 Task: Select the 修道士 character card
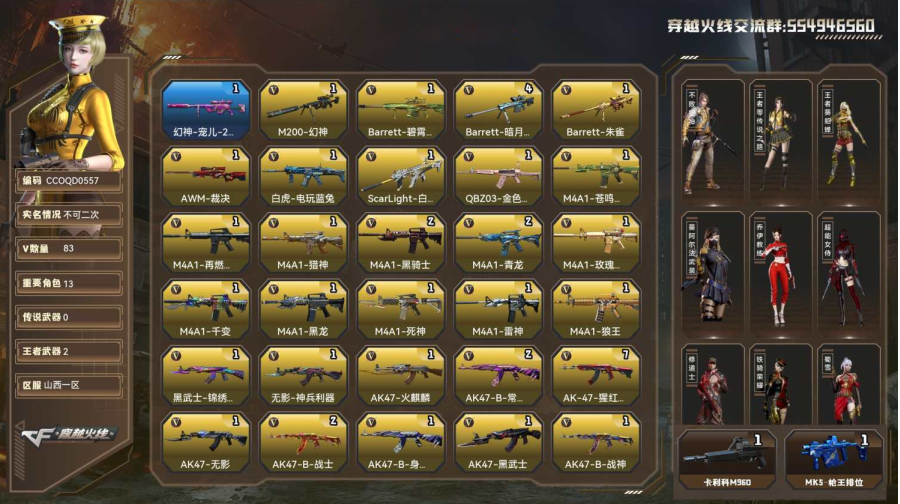tap(711, 384)
